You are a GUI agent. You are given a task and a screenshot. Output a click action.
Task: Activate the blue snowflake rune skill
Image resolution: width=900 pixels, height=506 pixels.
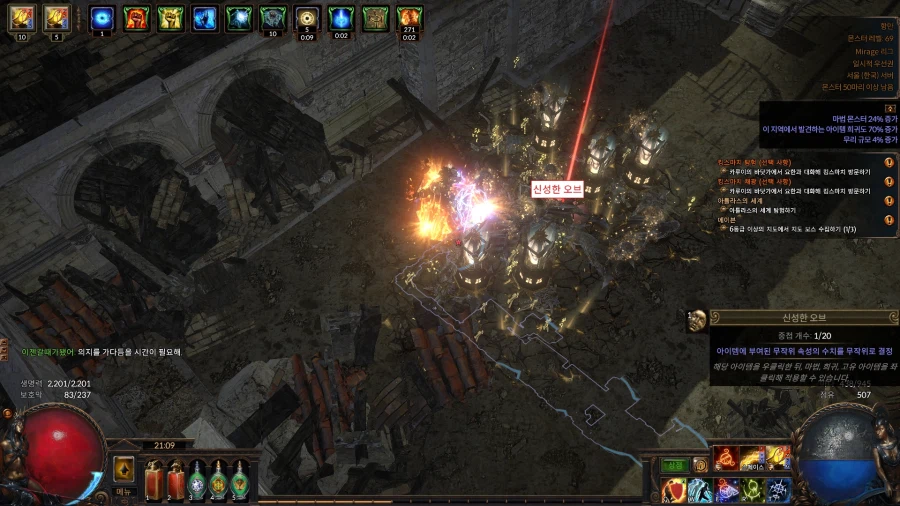pos(777,490)
